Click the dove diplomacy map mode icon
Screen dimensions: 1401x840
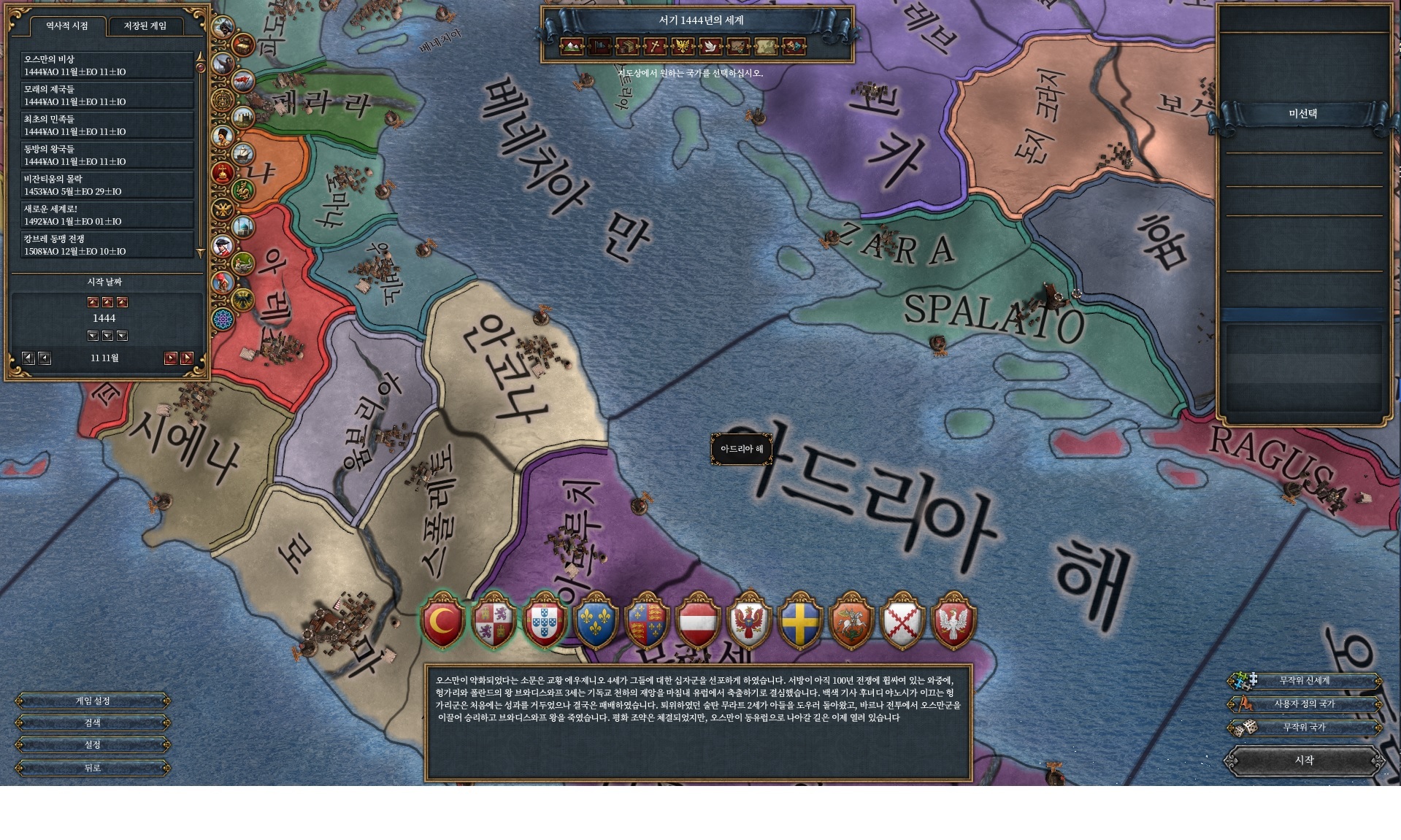pyautogui.click(x=710, y=47)
